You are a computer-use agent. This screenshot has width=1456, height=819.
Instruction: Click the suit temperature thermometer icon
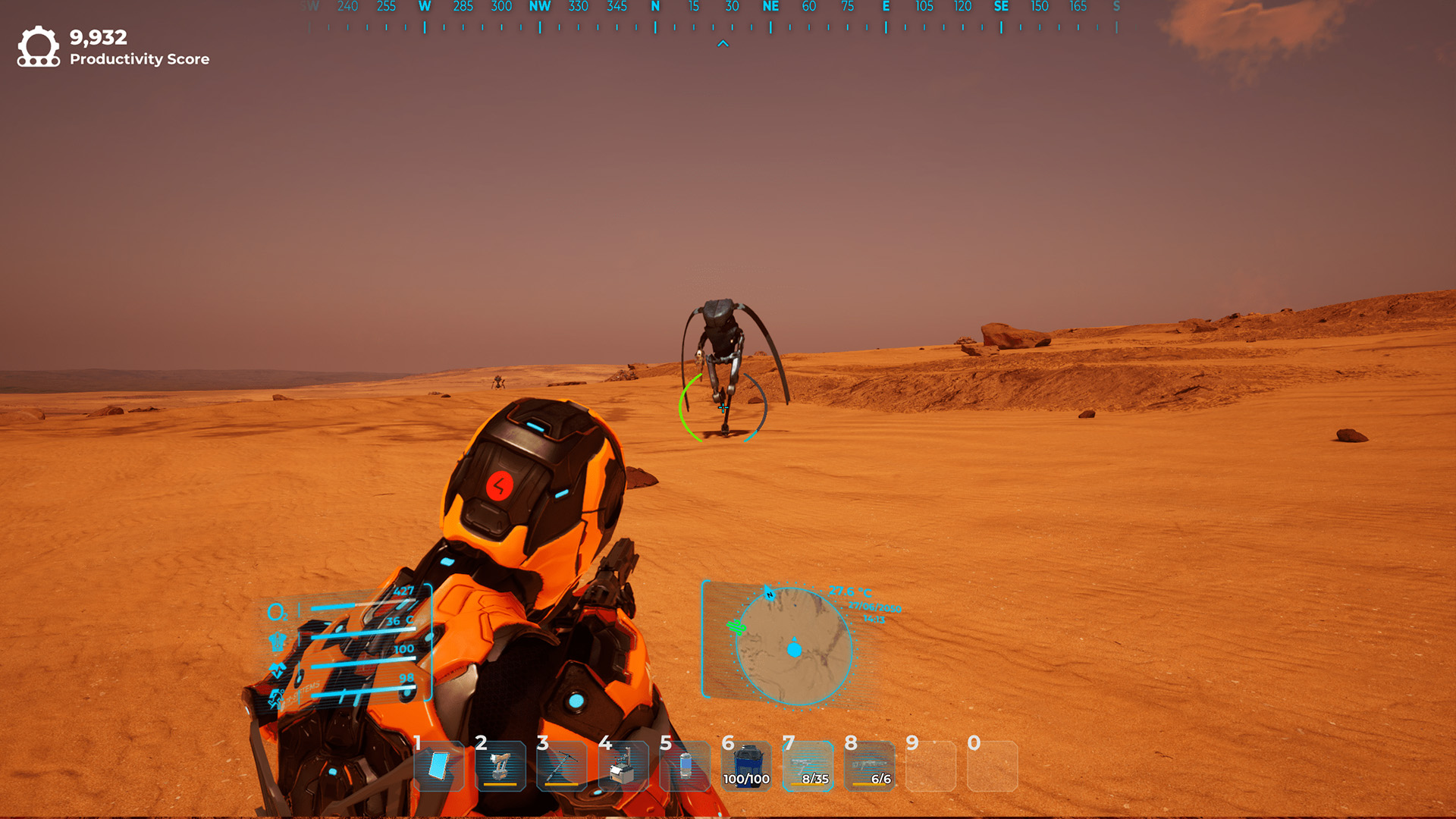pos(278,641)
